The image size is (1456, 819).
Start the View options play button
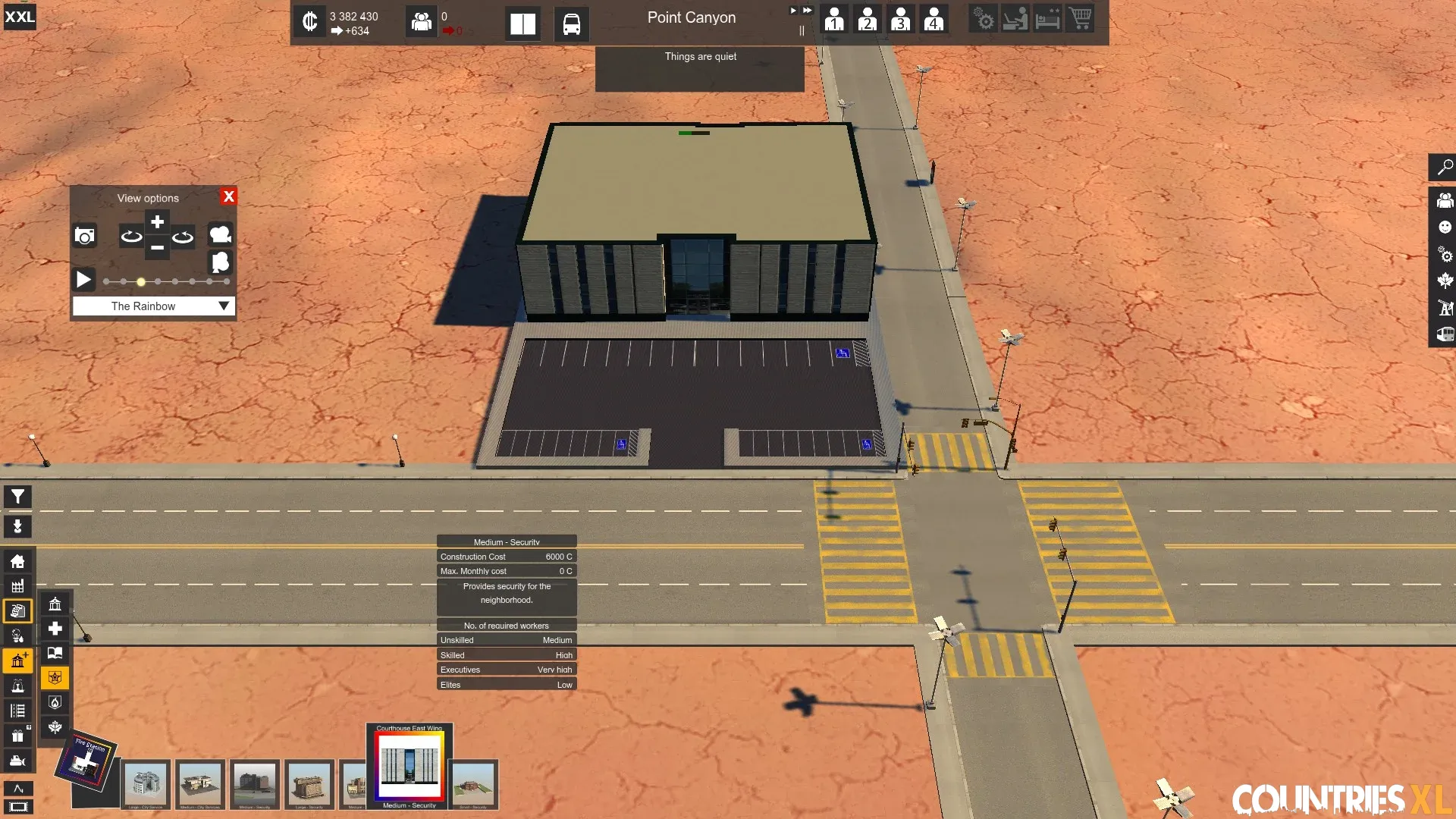pyautogui.click(x=83, y=280)
